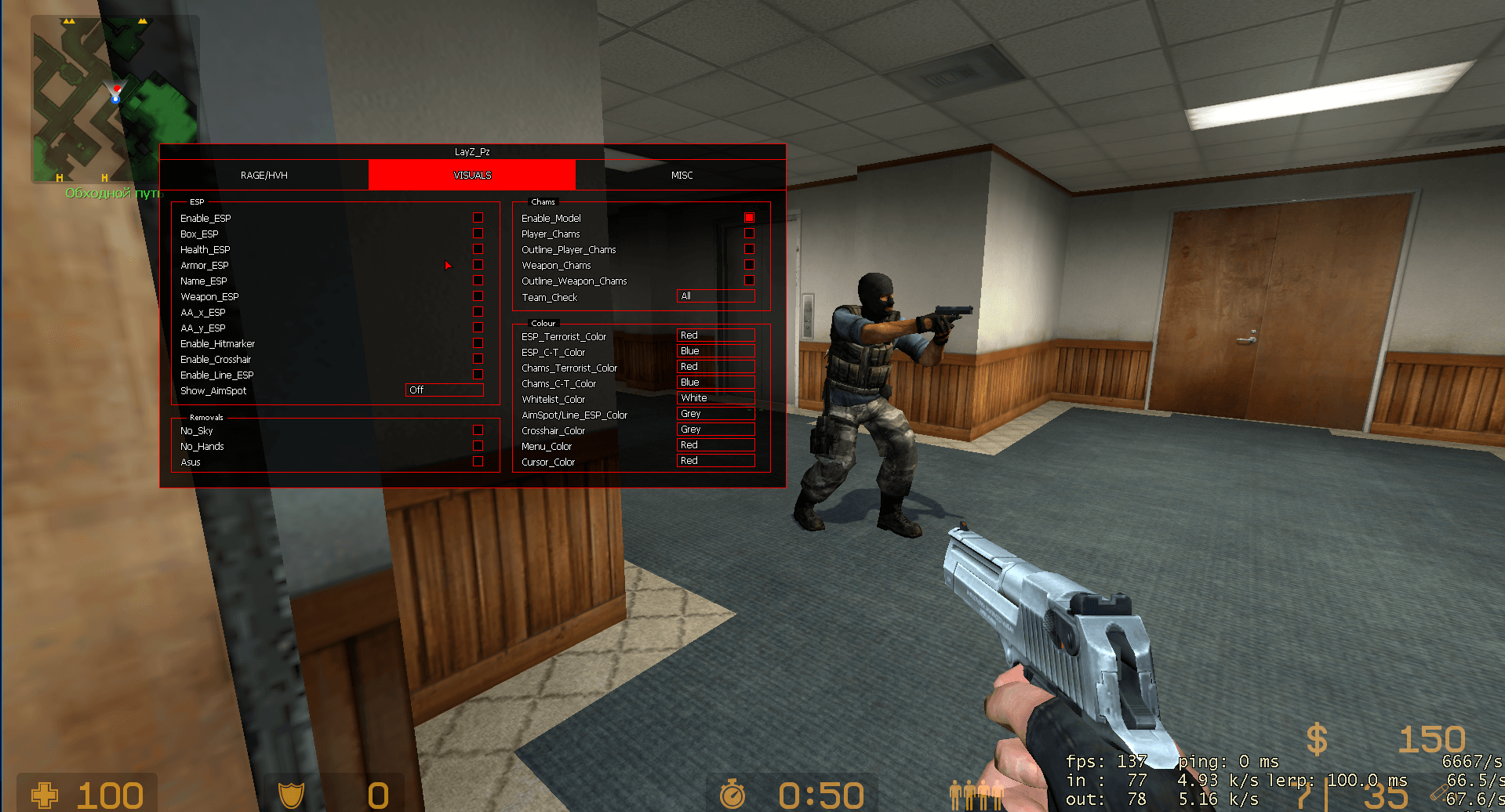Enable the Enable_Crosshair checkbox
1505x812 pixels.
[x=478, y=359]
